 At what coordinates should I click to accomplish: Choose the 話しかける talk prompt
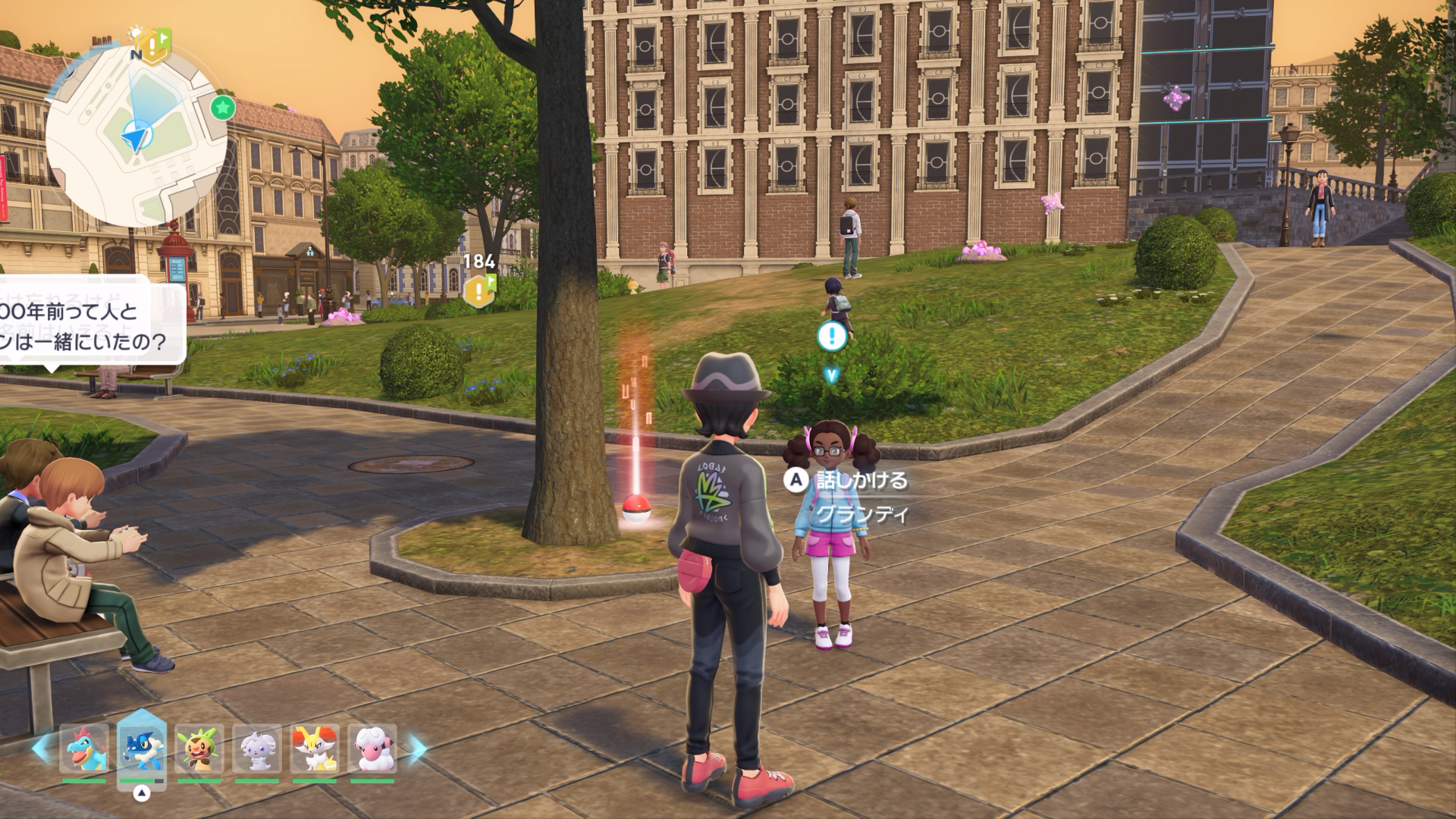point(849,480)
